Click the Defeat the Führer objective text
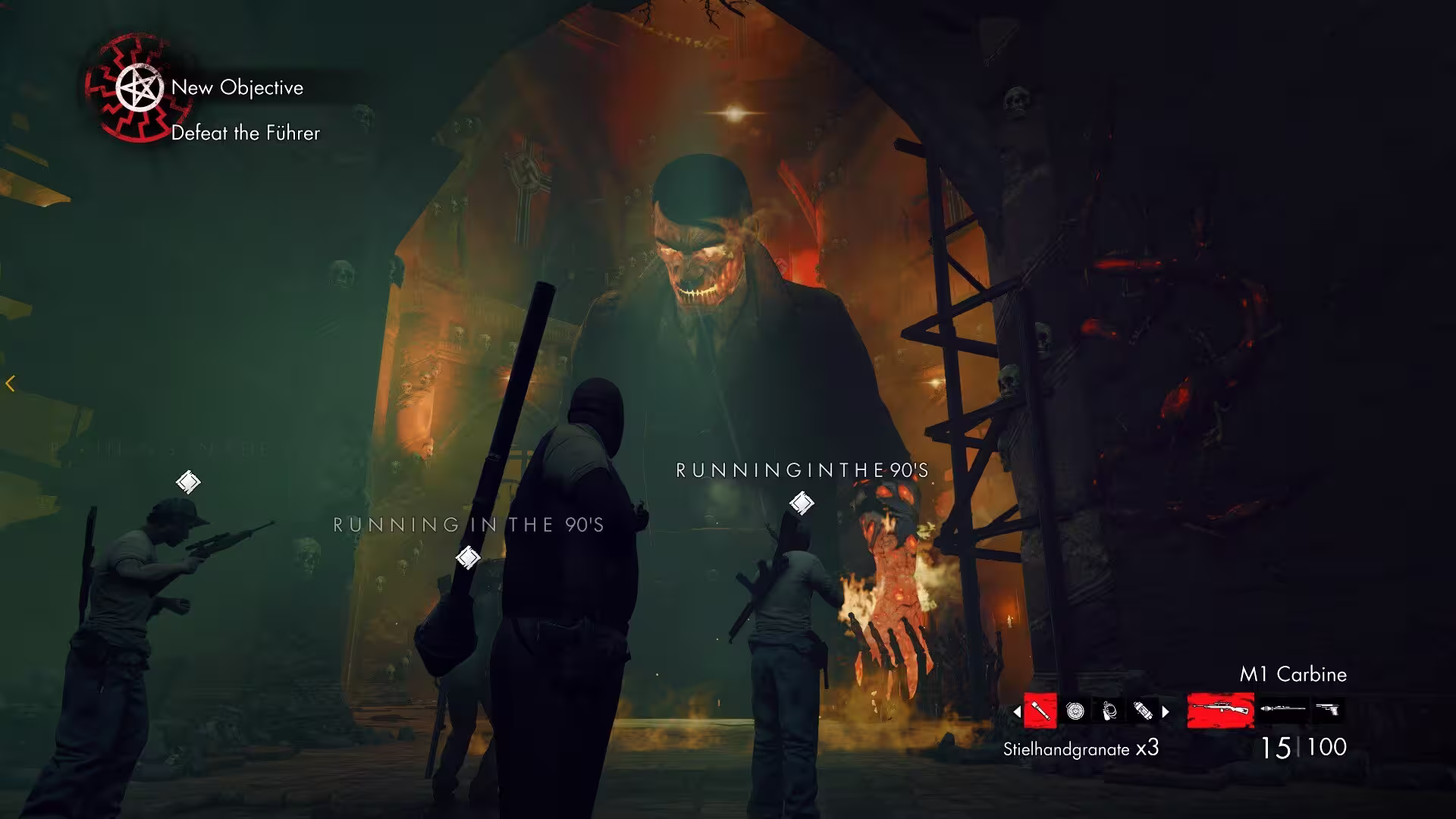The image size is (1456, 819). coord(244,133)
